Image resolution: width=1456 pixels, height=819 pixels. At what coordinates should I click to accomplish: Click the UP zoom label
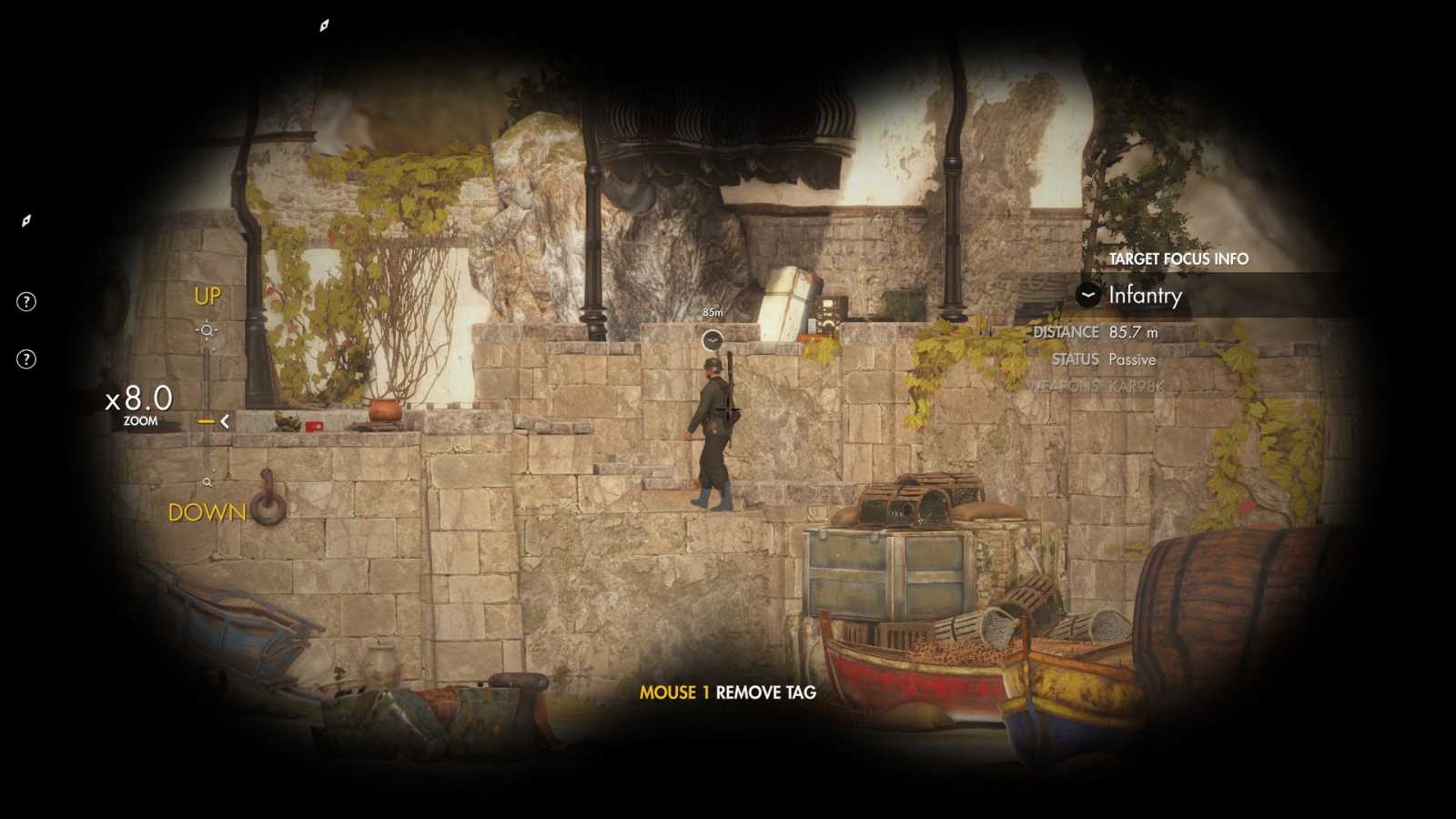coord(206,296)
